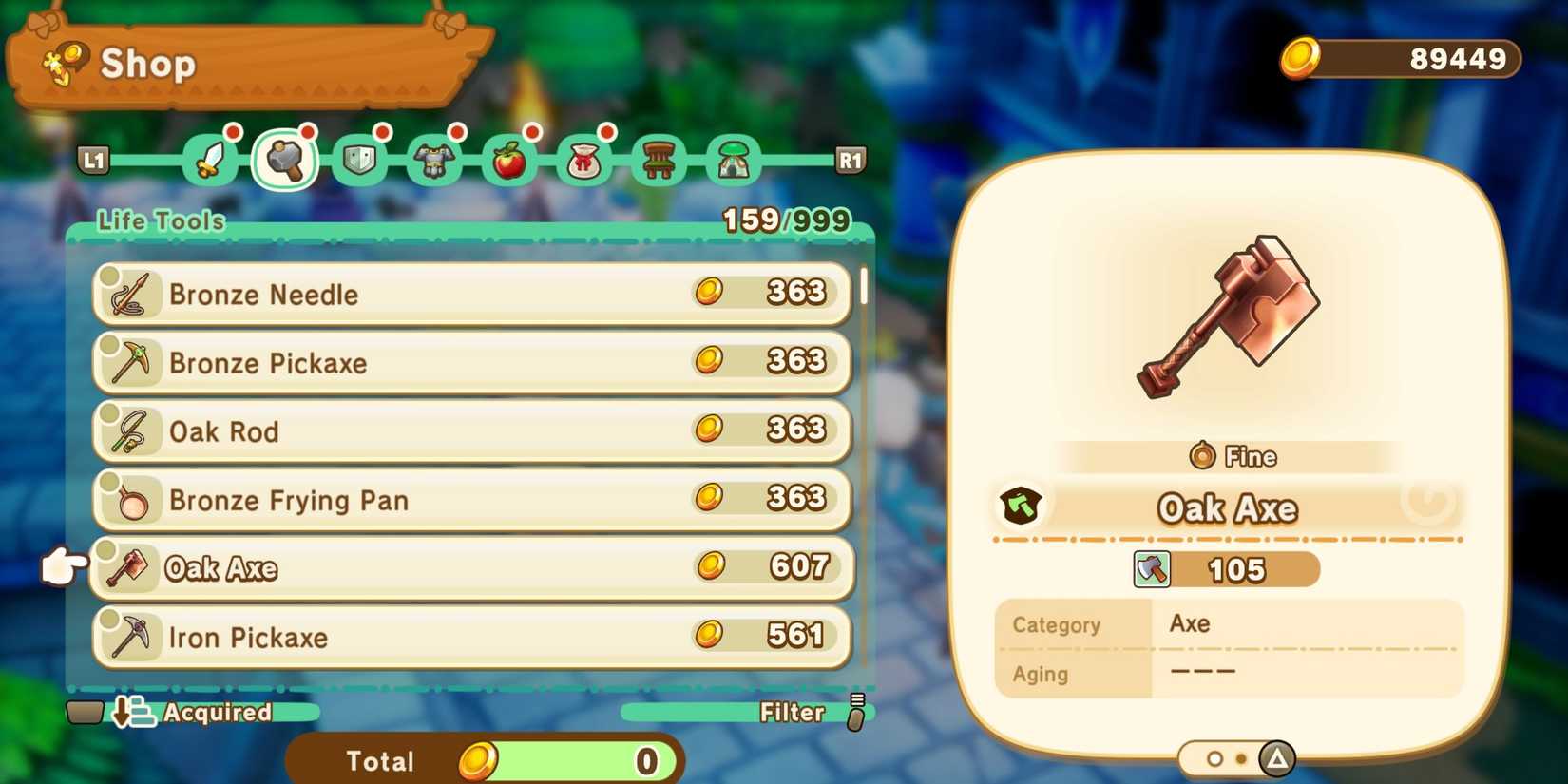Select the tent category icon next to R1
Screen dimensions: 1568x784
tap(731, 160)
